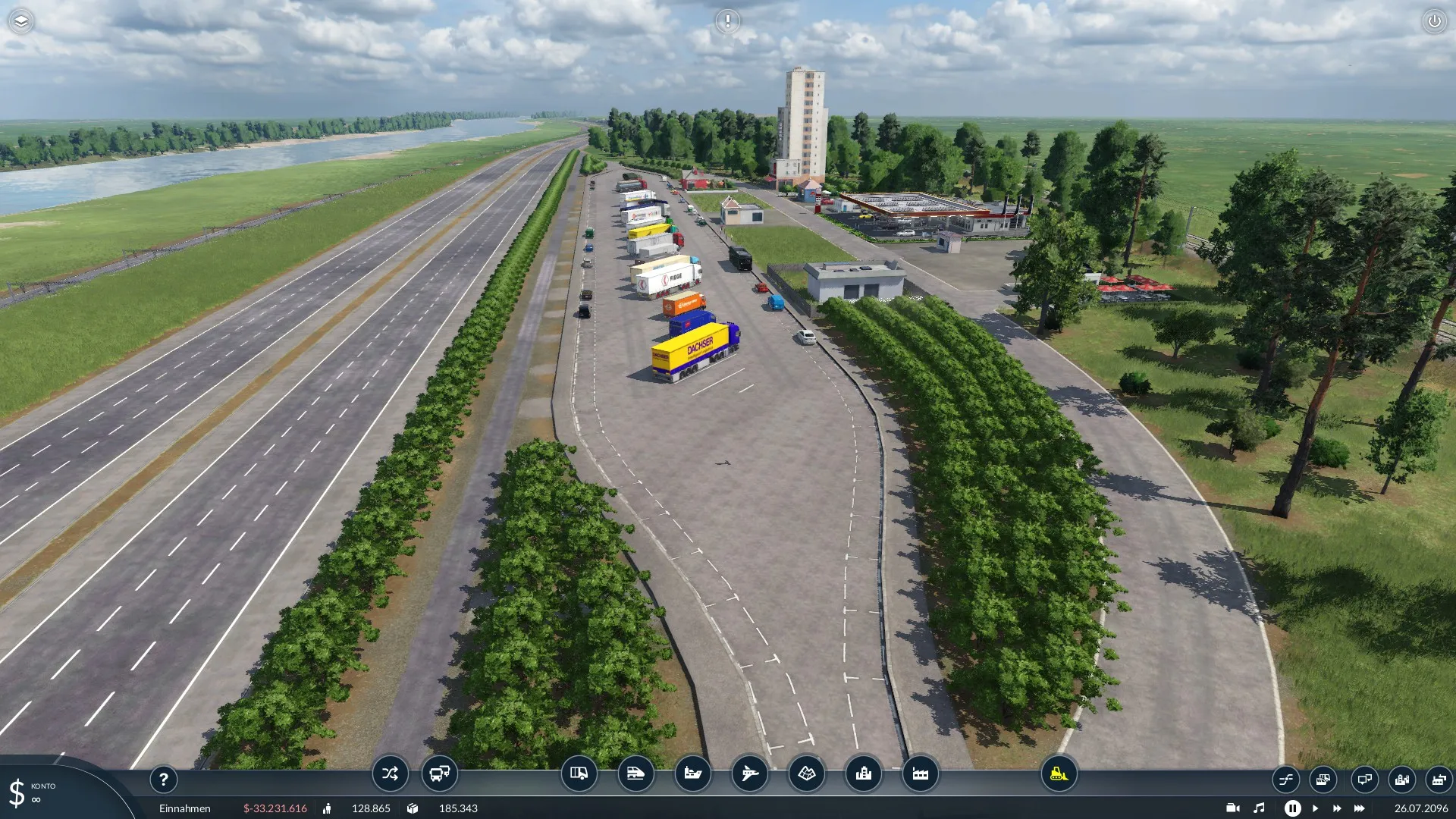The height and width of the screenshot is (819, 1456).
Task: Open the line manager shuffle-arrows icon
Action: tap(390, 773)
